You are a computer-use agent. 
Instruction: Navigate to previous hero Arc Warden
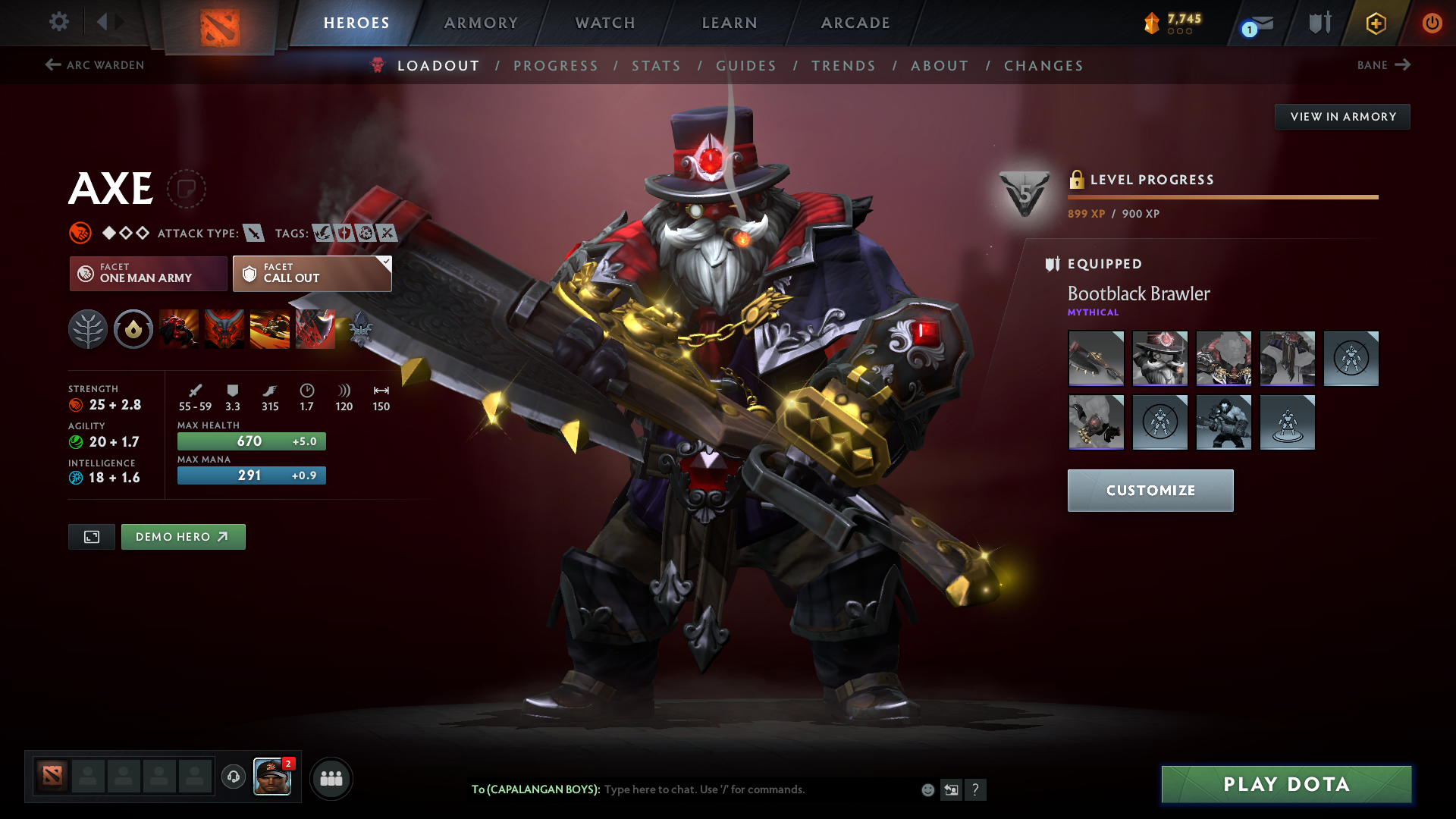[95, 65]
